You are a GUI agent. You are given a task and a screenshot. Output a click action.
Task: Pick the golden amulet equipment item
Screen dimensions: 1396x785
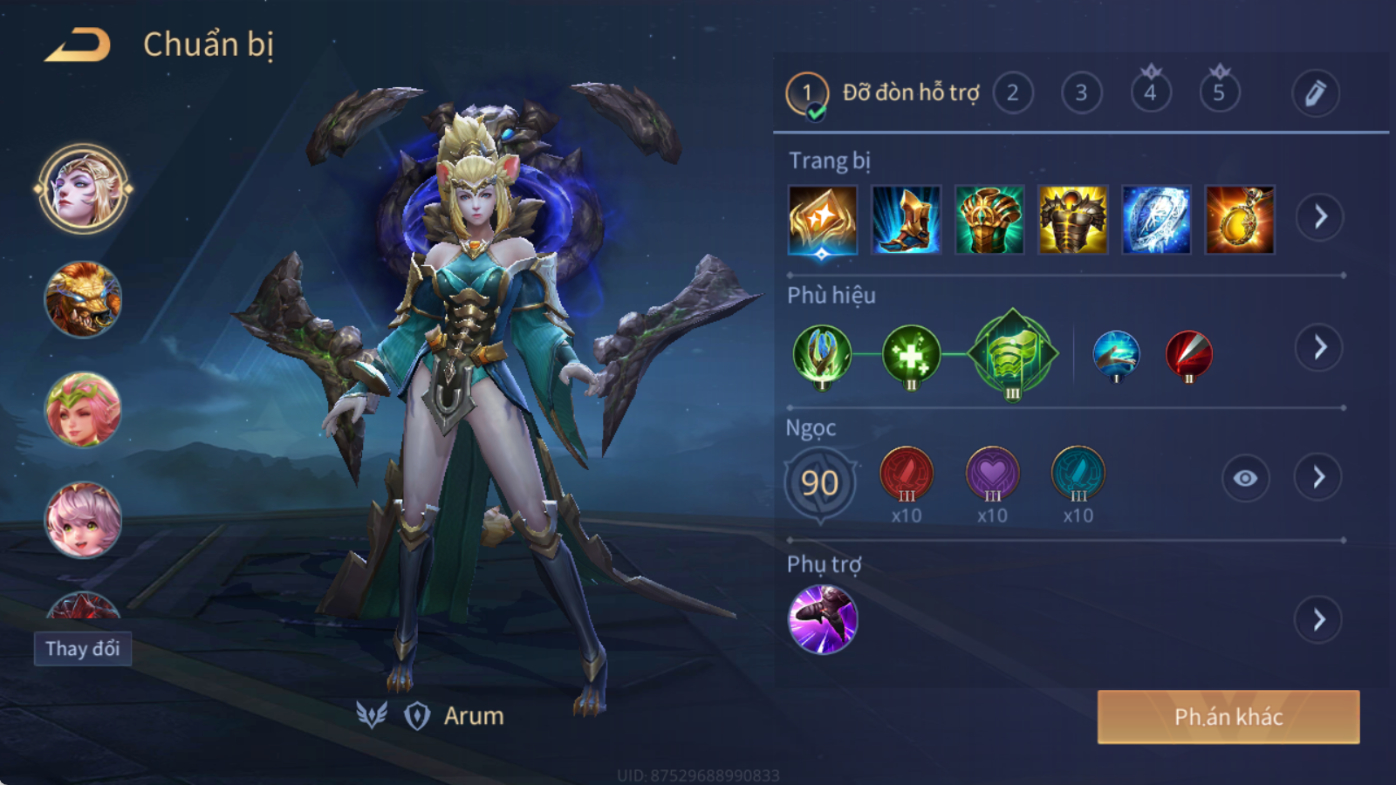pos(1240,220)
